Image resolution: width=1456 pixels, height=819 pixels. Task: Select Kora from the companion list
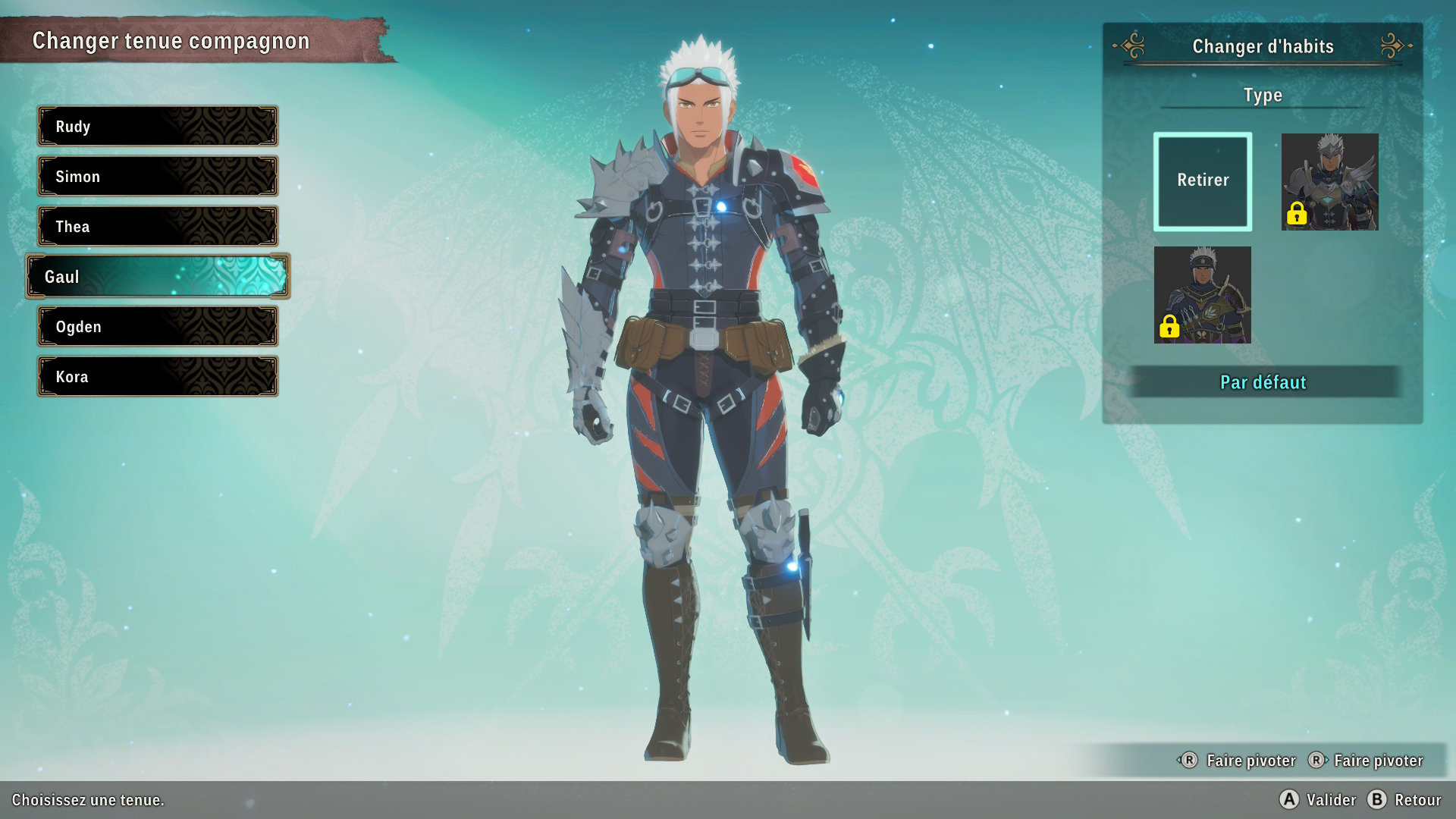(x=158, y=376)
